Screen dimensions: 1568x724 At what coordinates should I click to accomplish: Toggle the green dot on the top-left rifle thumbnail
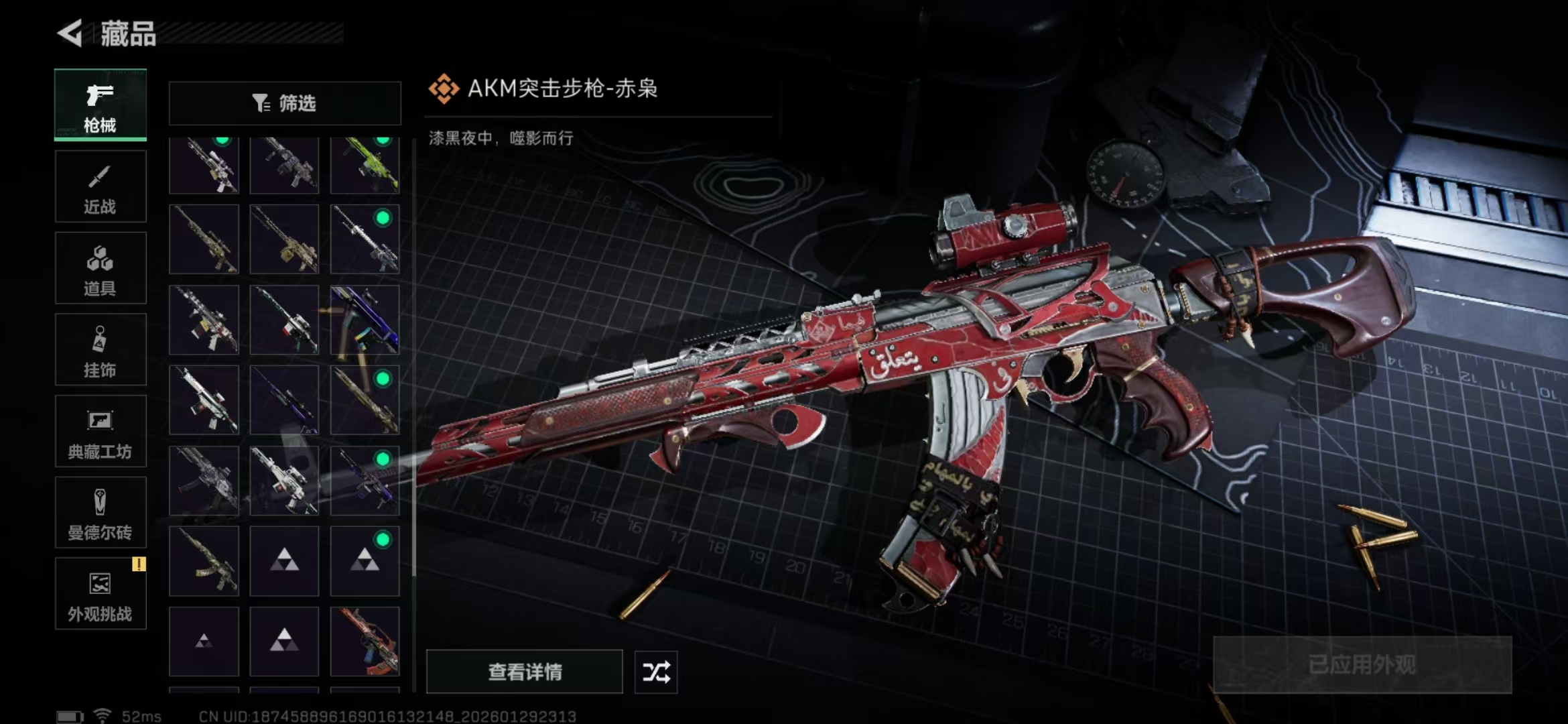point(221,142)
